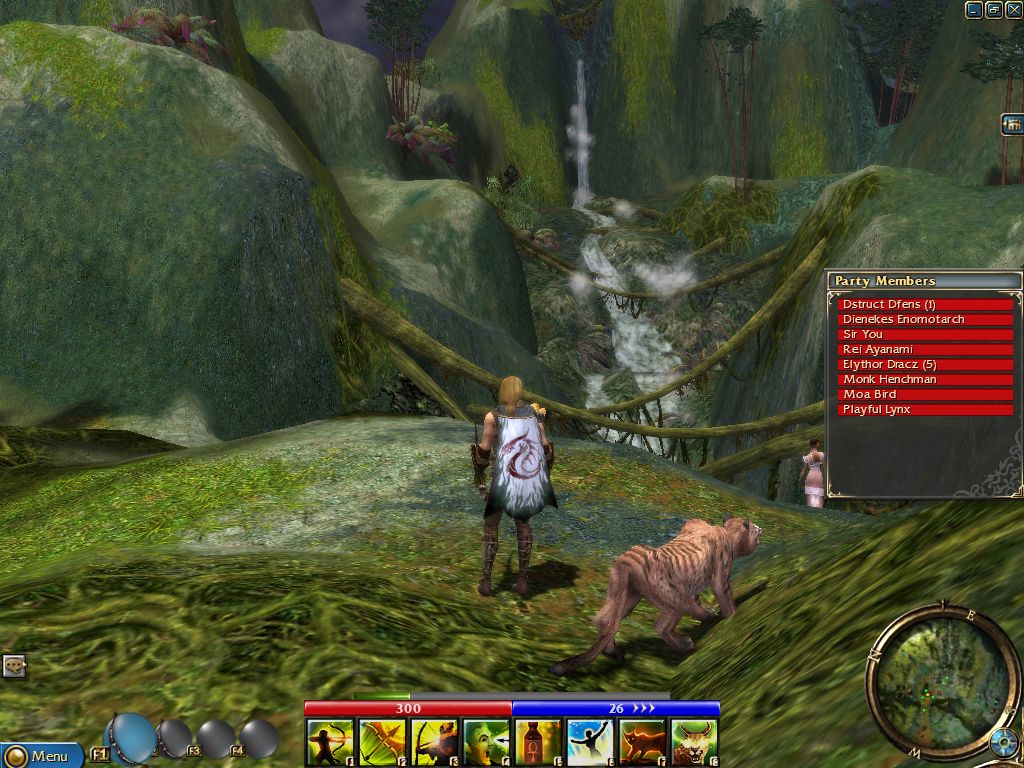The image size is (1024, 768).
Task: Select the Moa Bird party entry
Action: click(x=925, y=394)
